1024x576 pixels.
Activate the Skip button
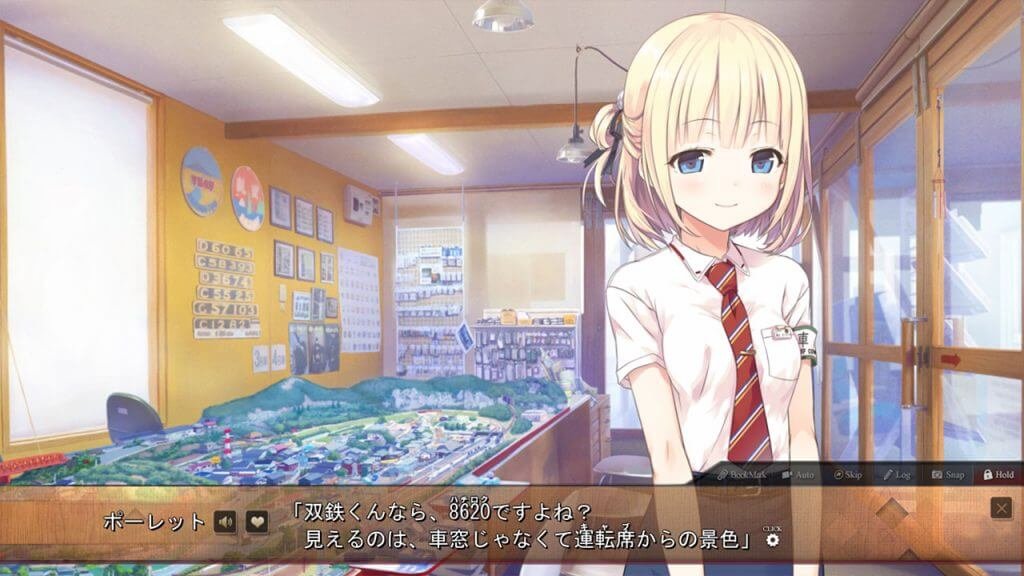click(848, 474)
